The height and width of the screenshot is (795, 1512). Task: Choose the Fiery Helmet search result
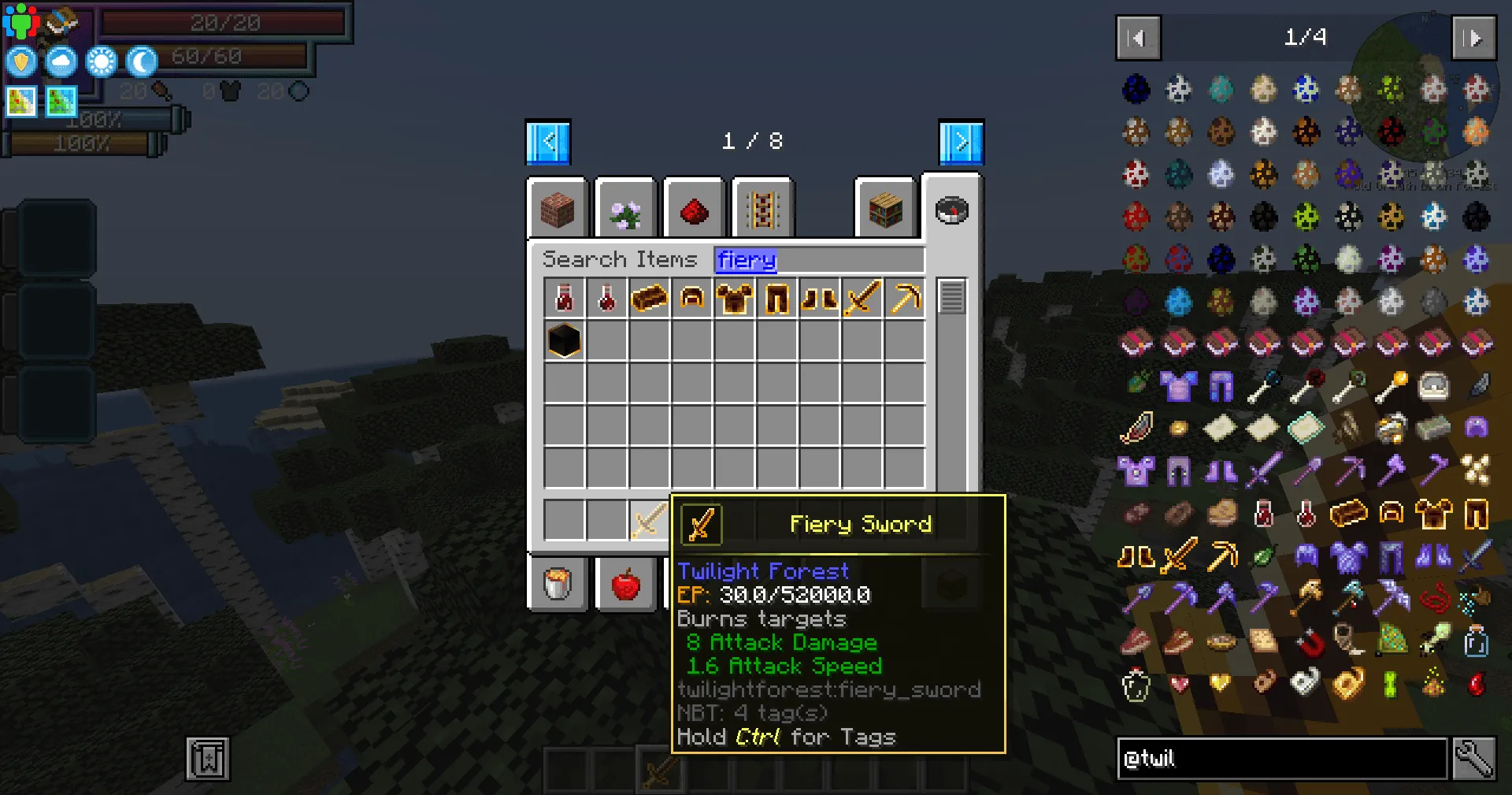[x=691, y=298]
